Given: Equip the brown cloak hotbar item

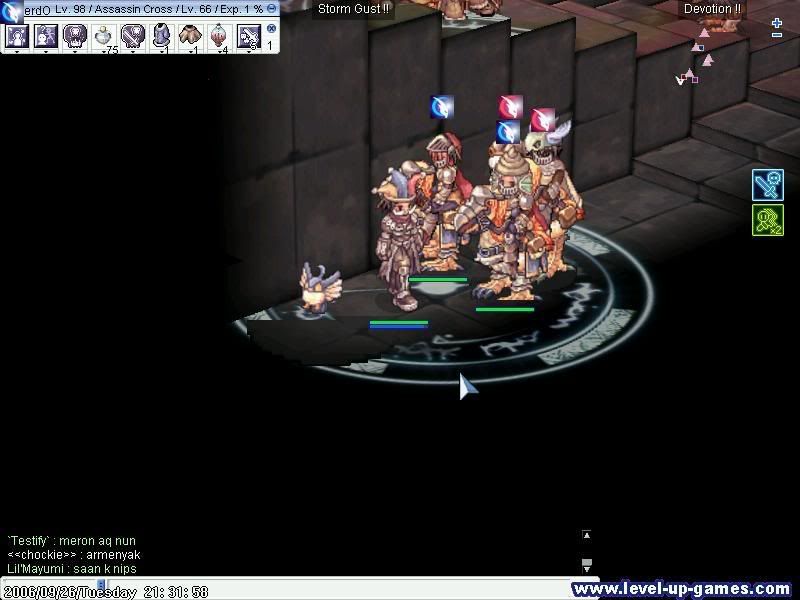Looking at the screenshot, I should 190,37.
